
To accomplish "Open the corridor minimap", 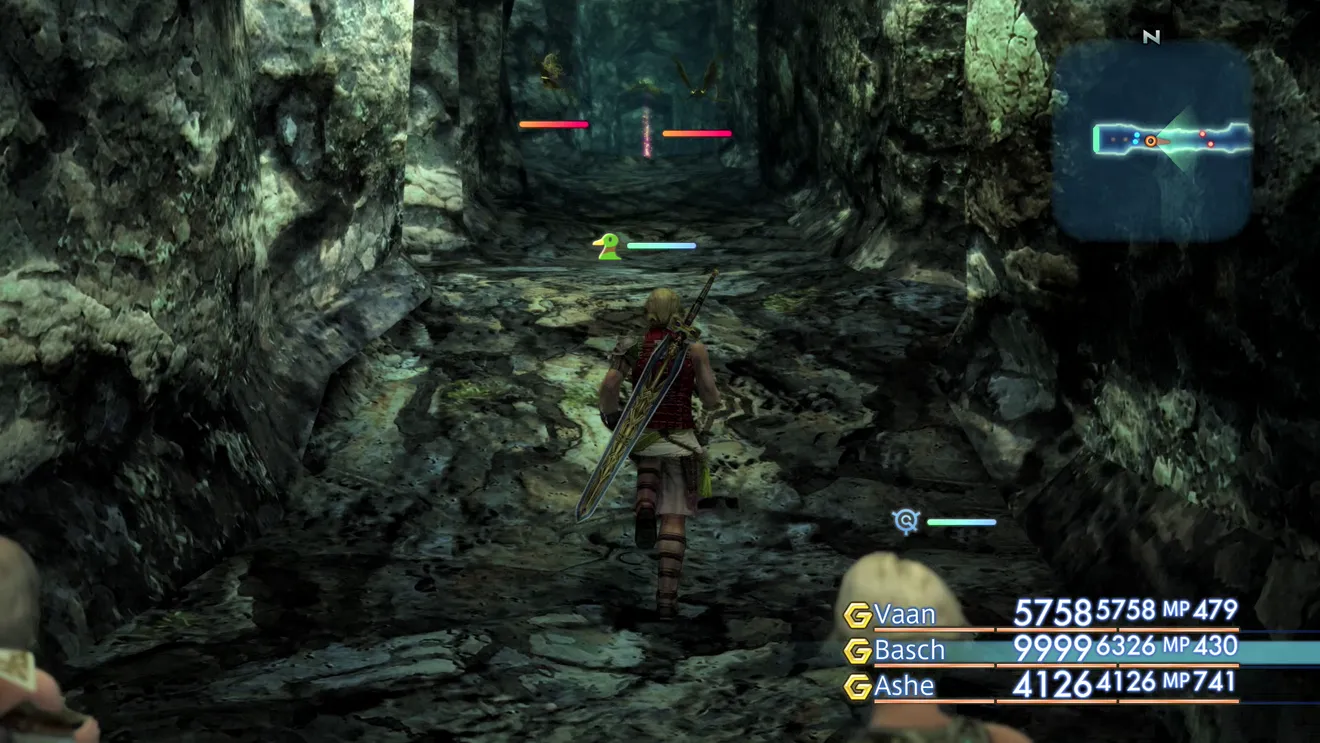I will (1152, 141).
